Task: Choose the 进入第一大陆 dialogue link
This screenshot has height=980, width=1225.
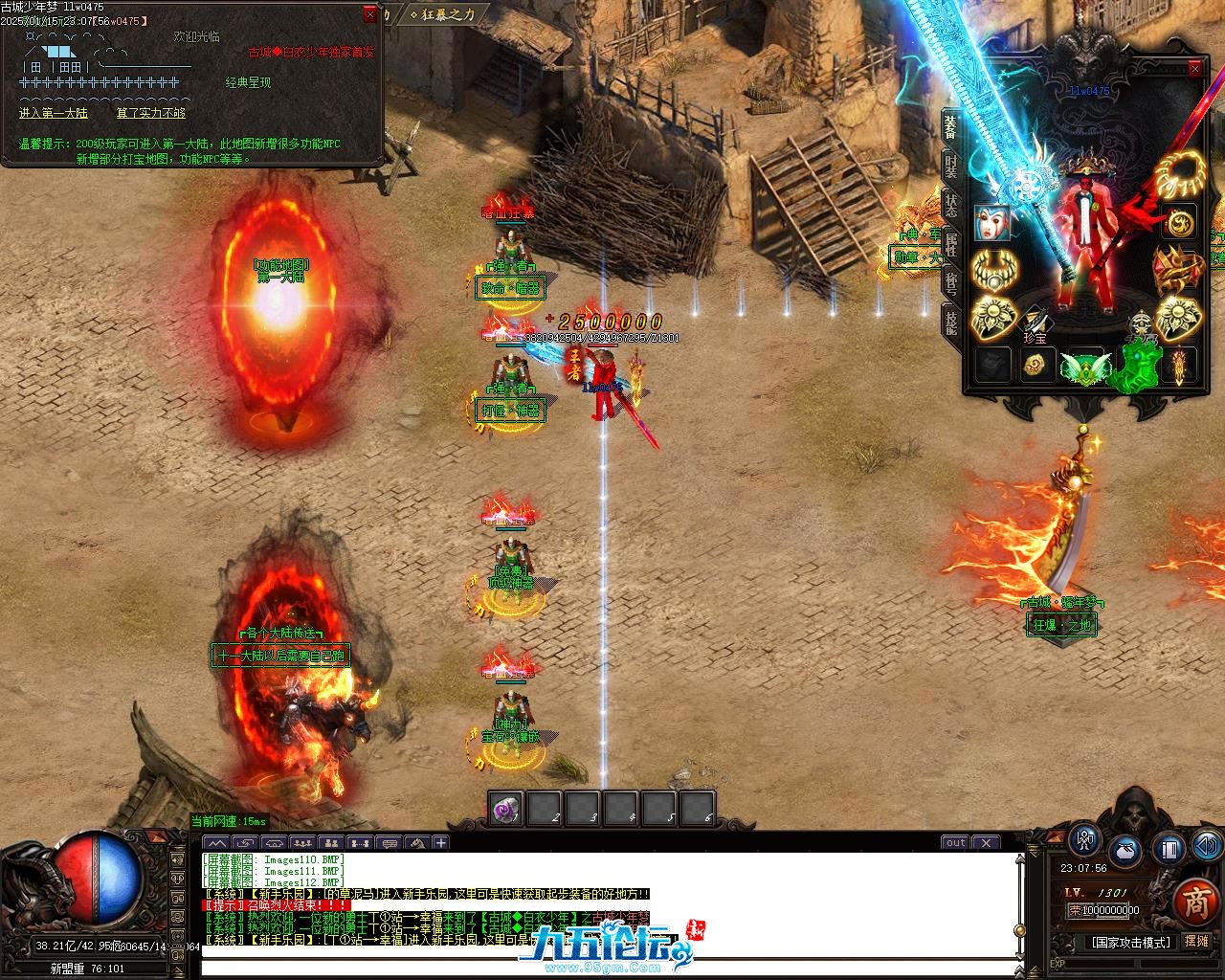Action: pyautogui.click(x=54, y=113)
